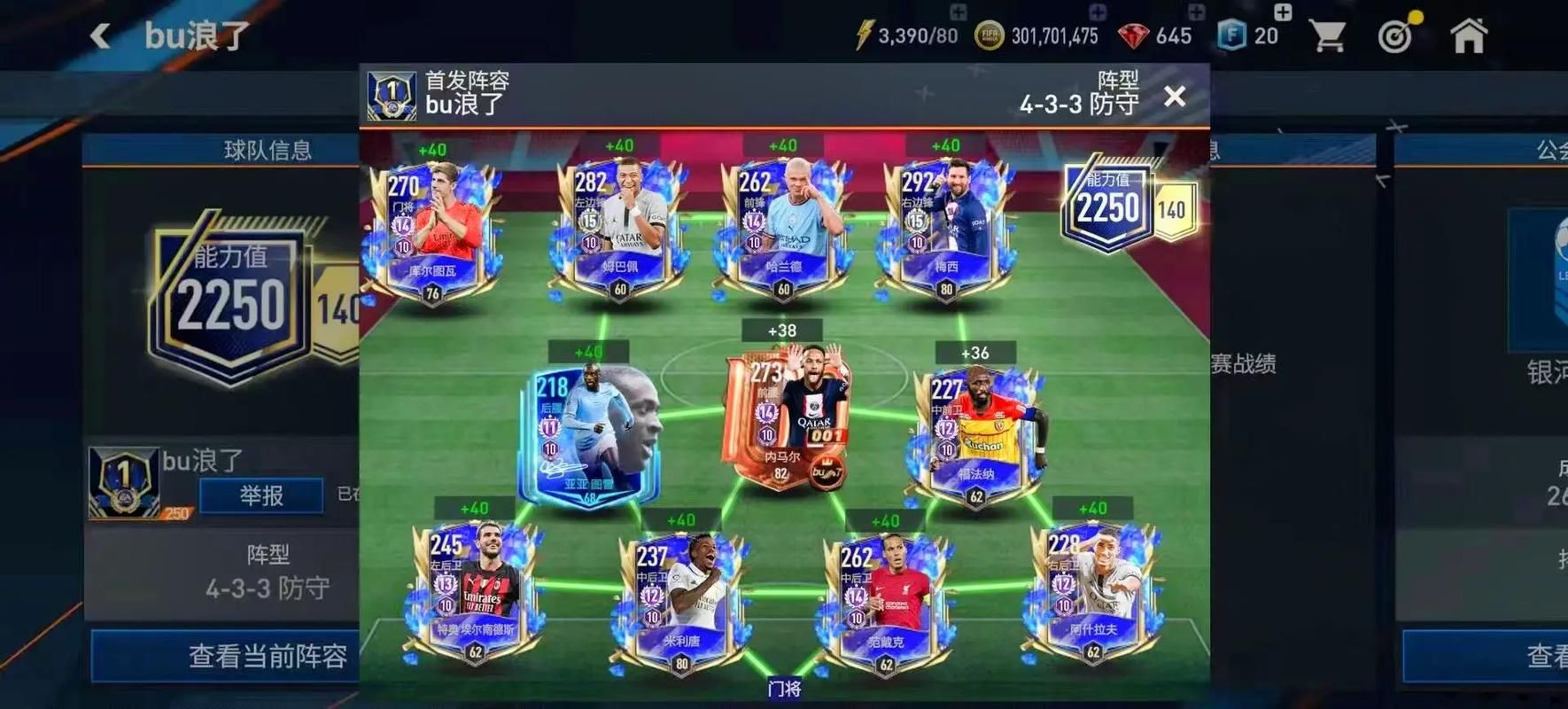
Task: Tap the red gem icon beside 645
Action: point(1137,35)
